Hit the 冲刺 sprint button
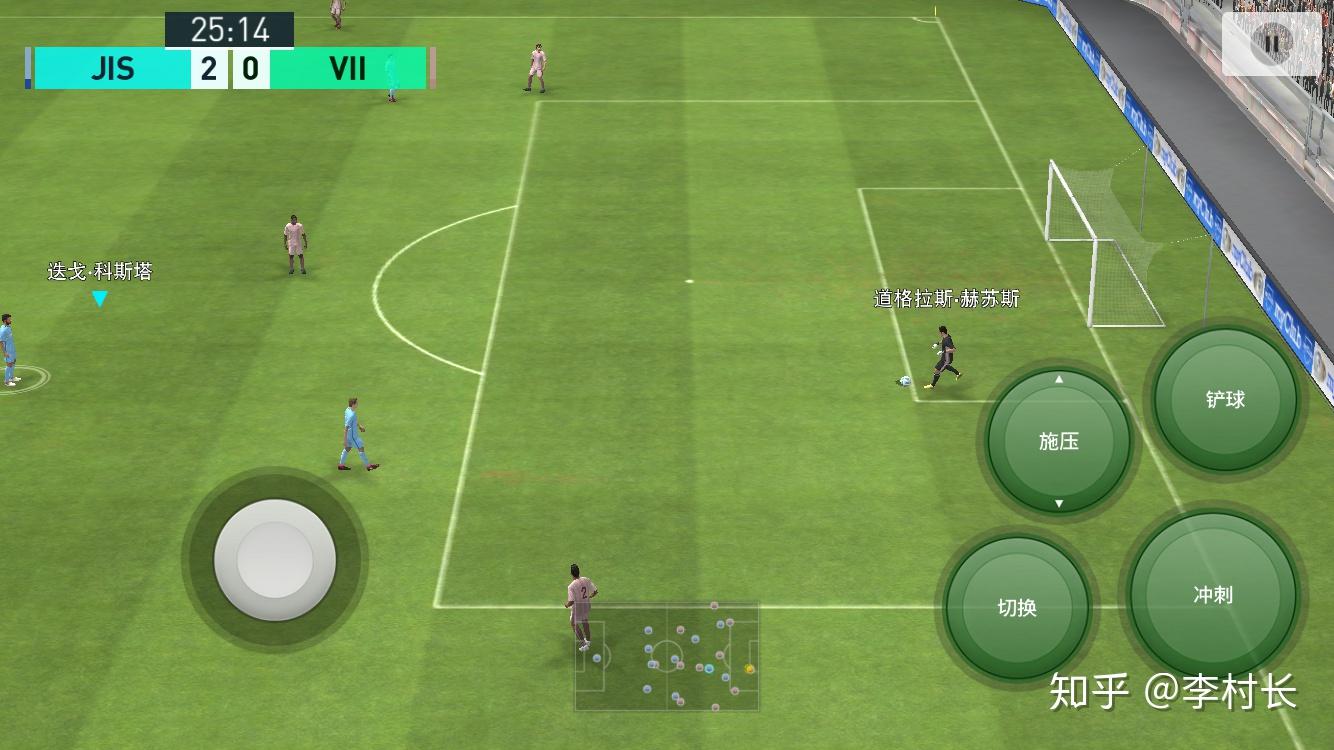Image resolution: width=1334 pixels, height=750 pixels. tap(1212, 595)
